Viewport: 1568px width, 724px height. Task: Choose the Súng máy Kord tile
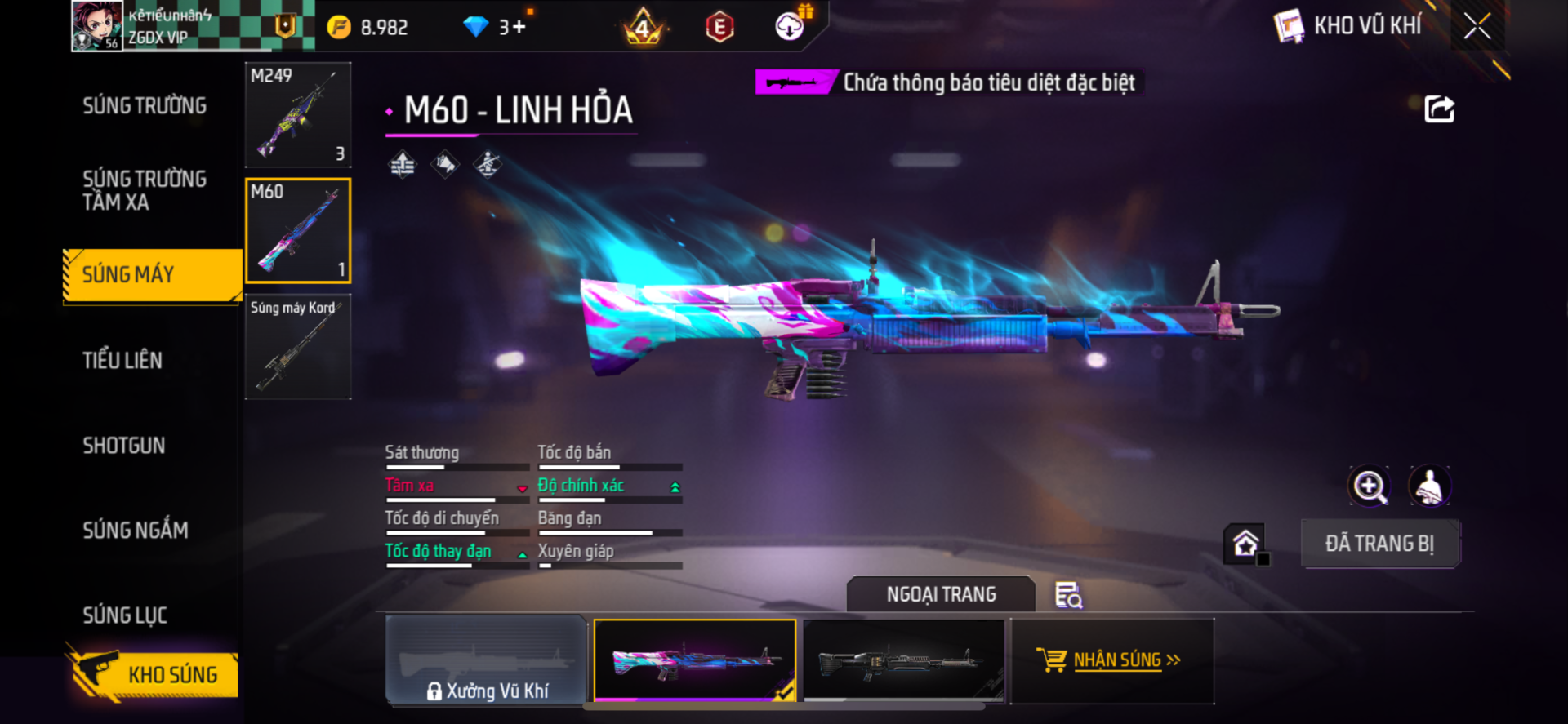[x=298, y=347]
